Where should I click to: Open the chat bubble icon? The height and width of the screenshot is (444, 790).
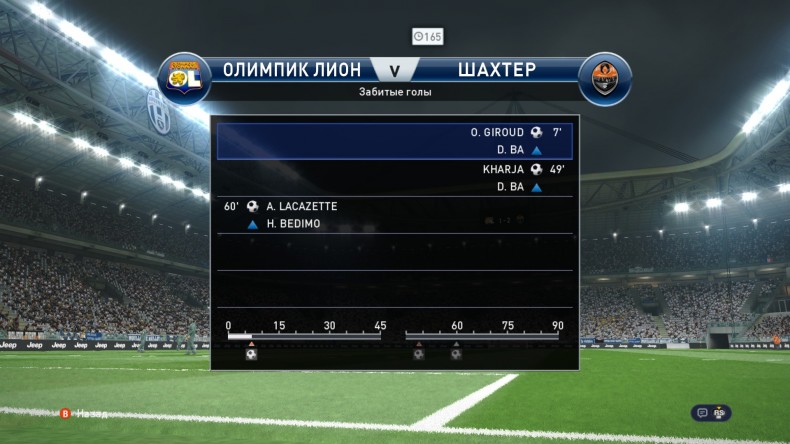[x=703, y=412]
